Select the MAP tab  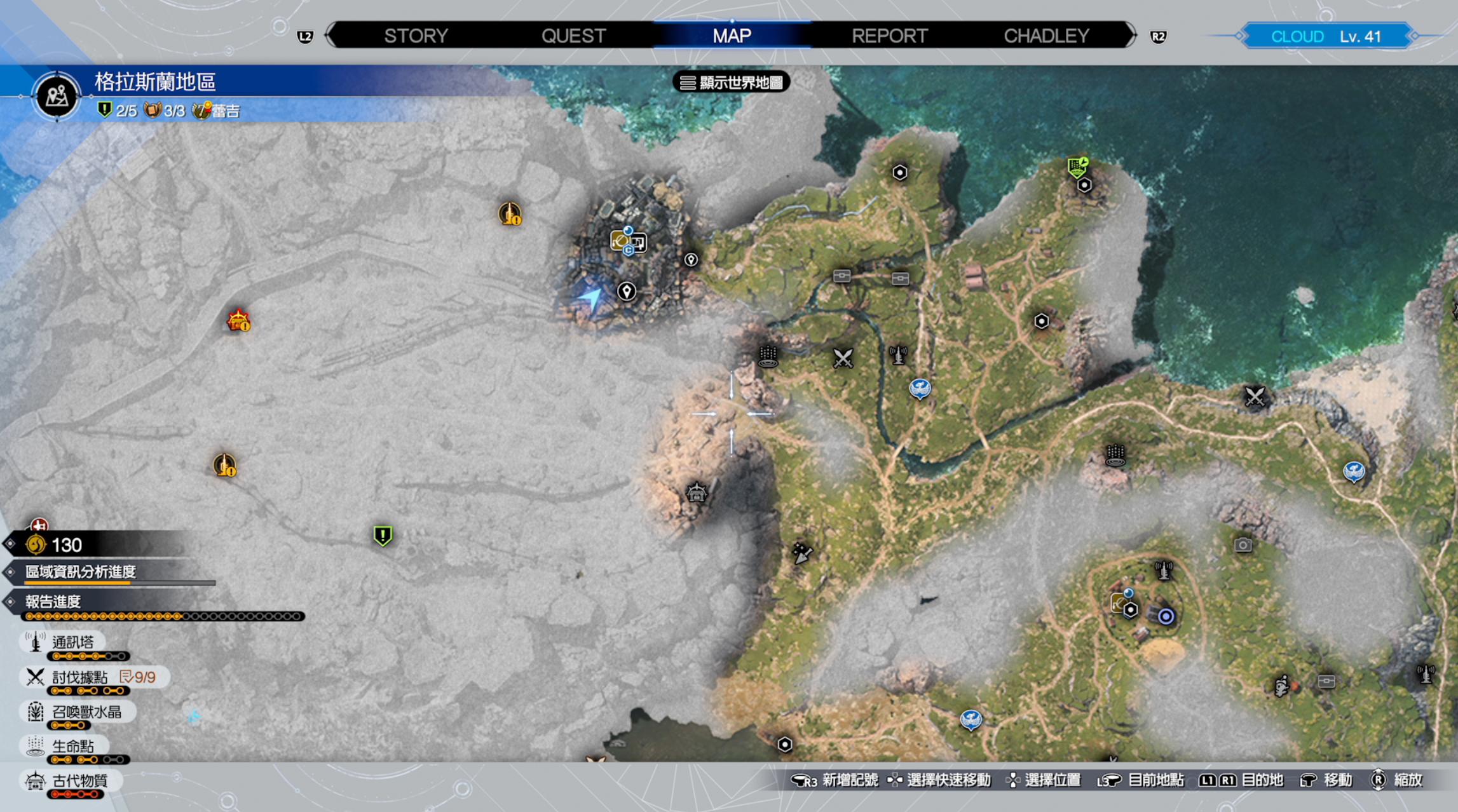(x=732, y=36)
